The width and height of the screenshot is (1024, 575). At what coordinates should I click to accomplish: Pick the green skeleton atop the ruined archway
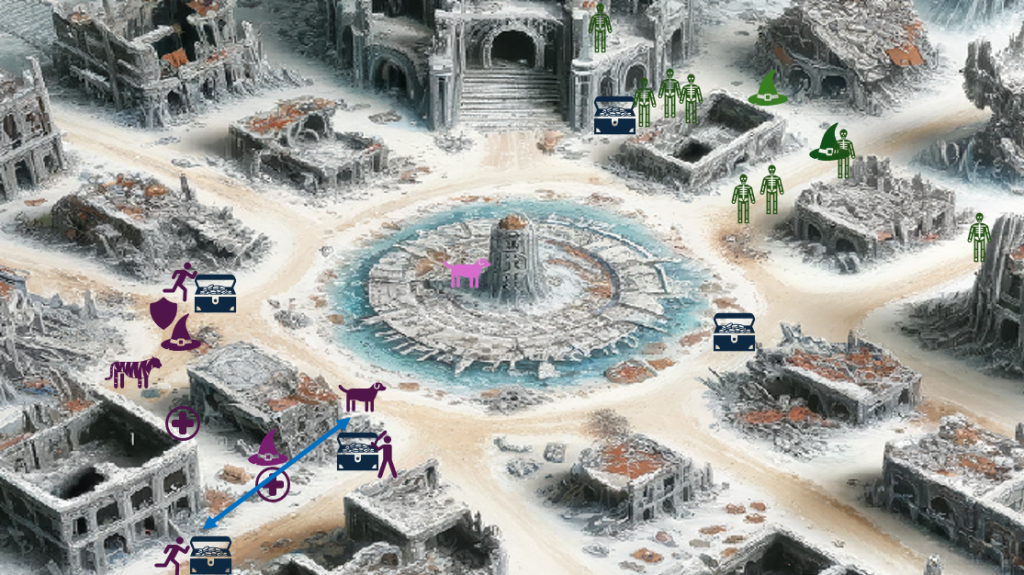(599, 28)
